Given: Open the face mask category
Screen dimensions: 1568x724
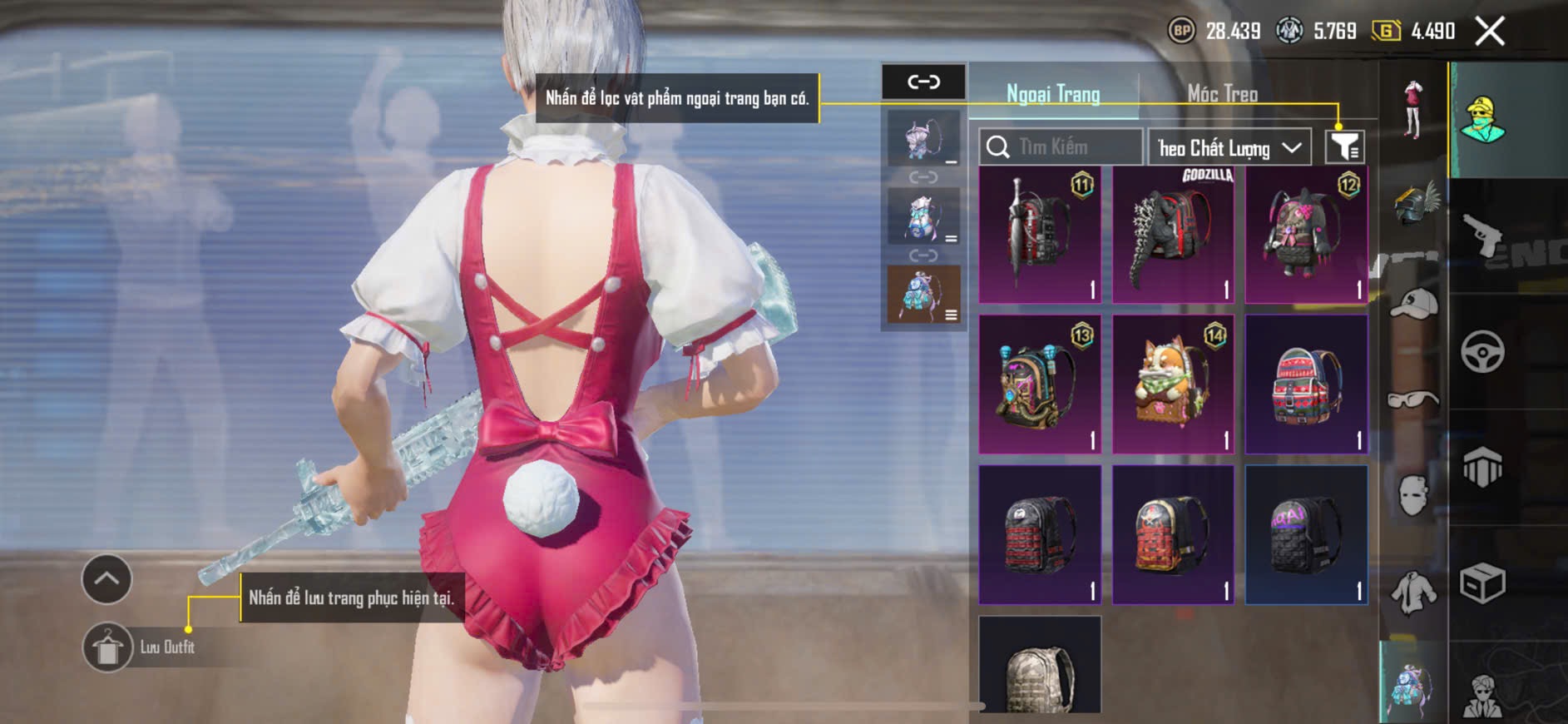Looking at the screenshot, I should [1414, 496].
